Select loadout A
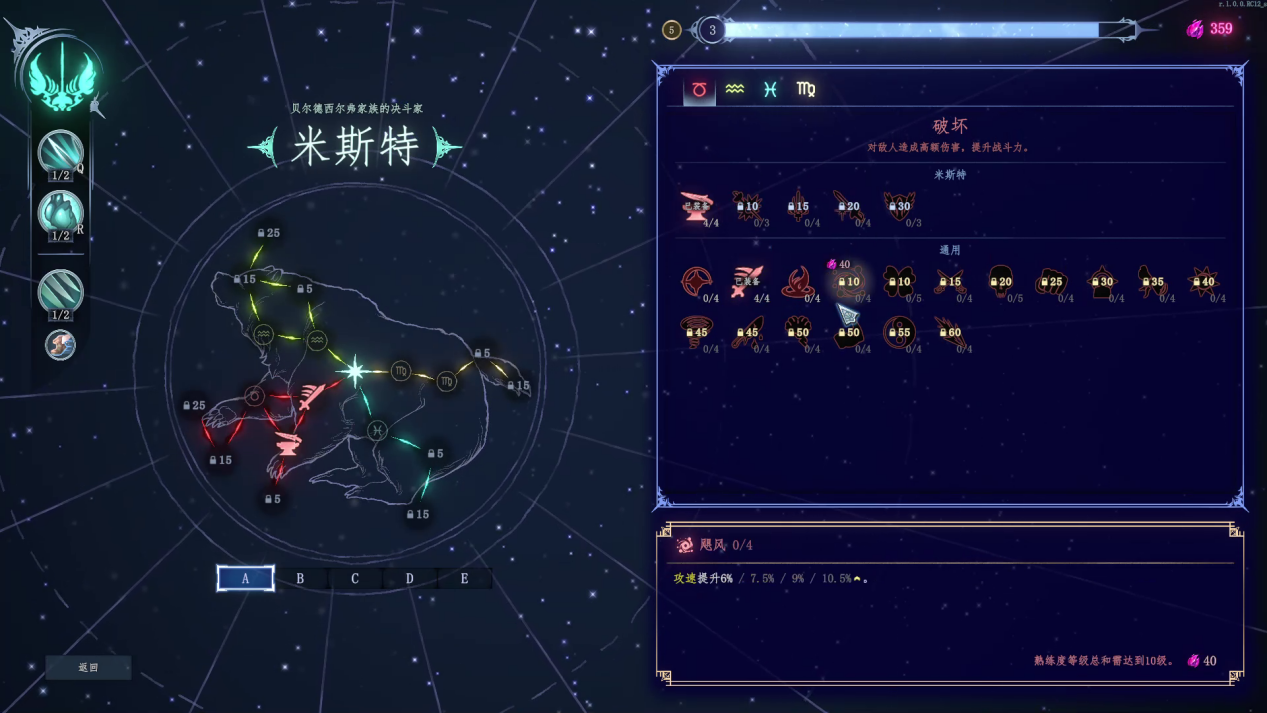Viewport: 1267px width, 713px height. 245,578
